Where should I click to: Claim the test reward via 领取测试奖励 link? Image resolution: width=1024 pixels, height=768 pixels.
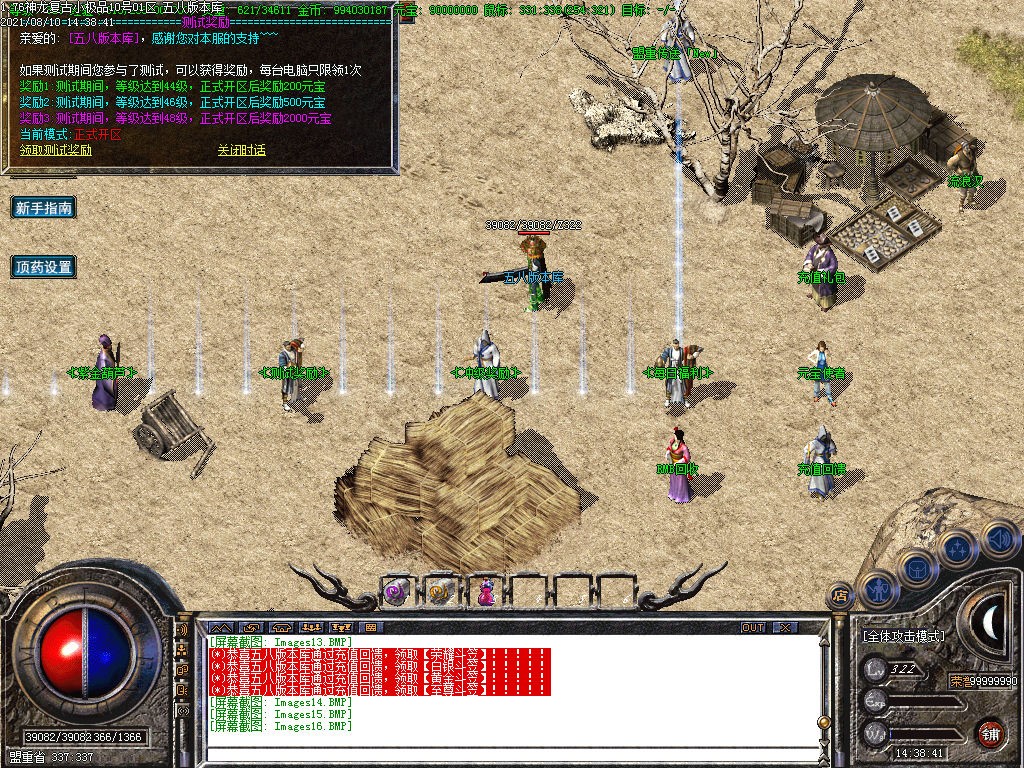pos(56,150)
